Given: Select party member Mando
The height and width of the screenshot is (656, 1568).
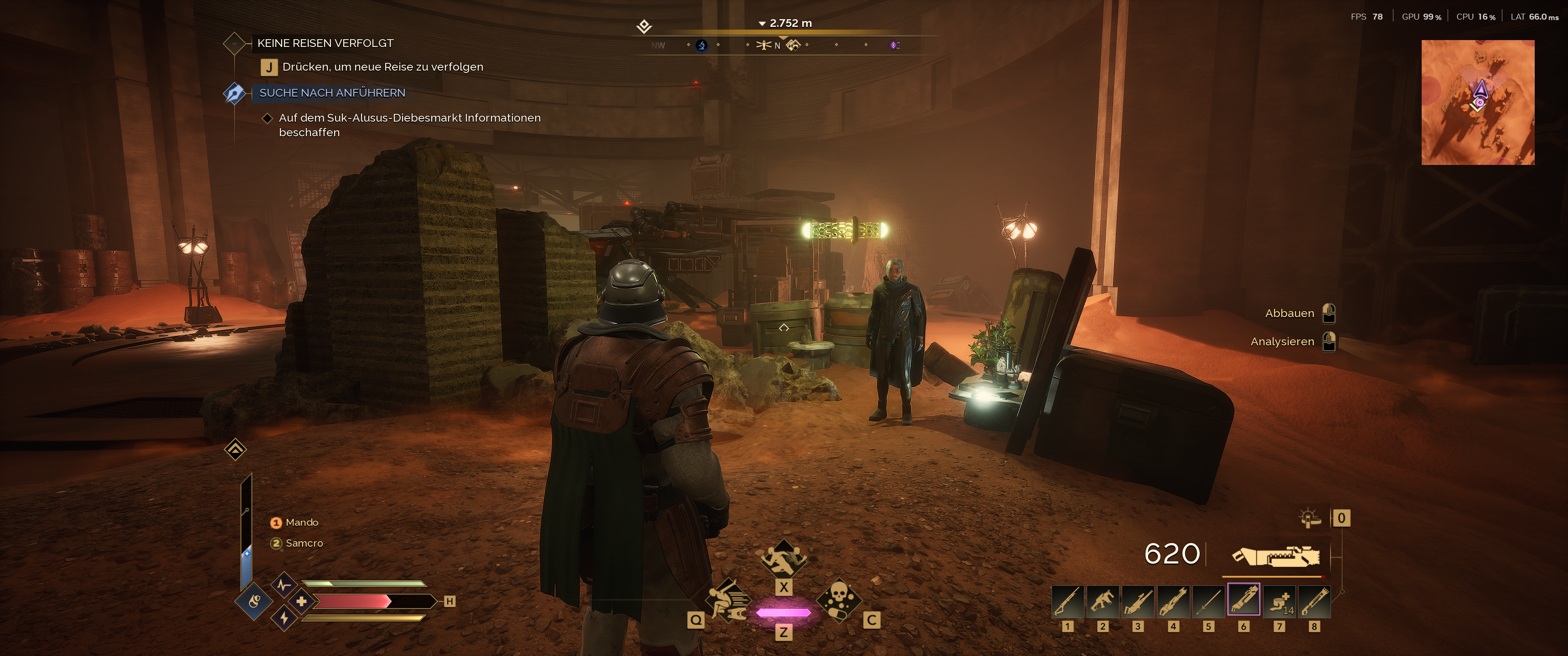Looking at the screenshot, I should pyautogui.click(x=301, y=523).
